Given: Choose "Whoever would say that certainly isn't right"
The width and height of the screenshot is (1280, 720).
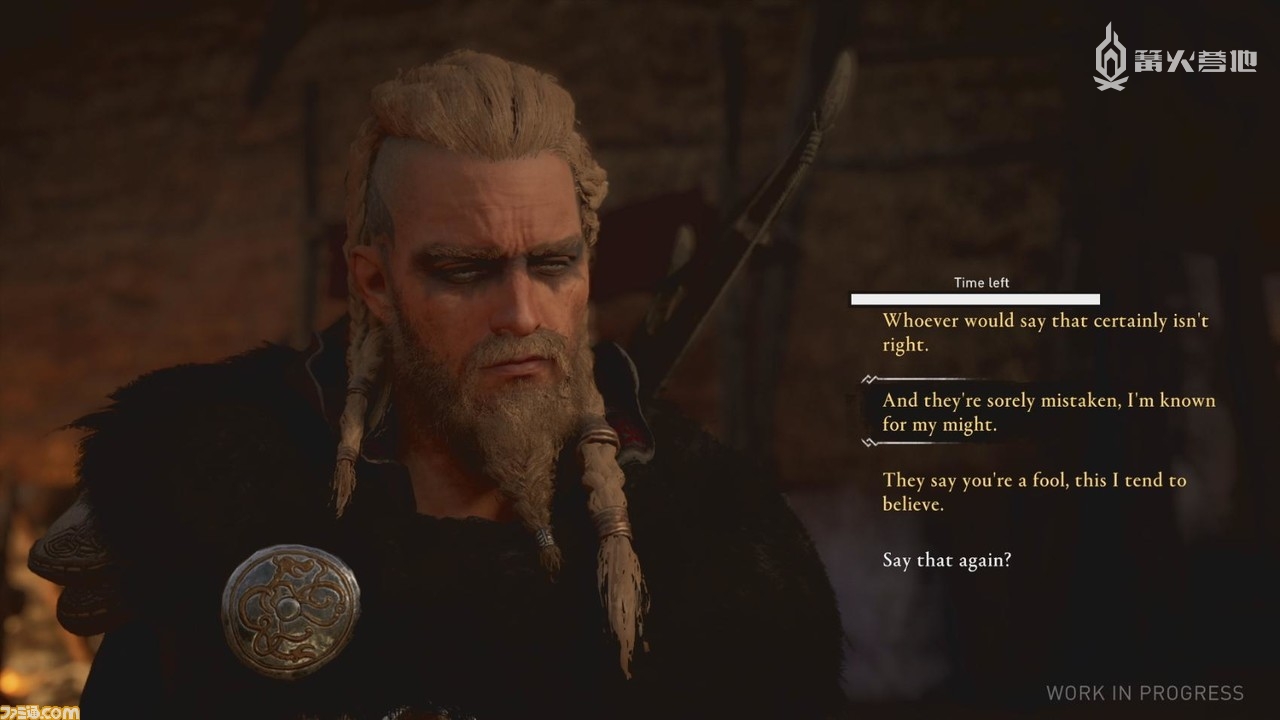Looking at the screenshot, I should 1045,333.
